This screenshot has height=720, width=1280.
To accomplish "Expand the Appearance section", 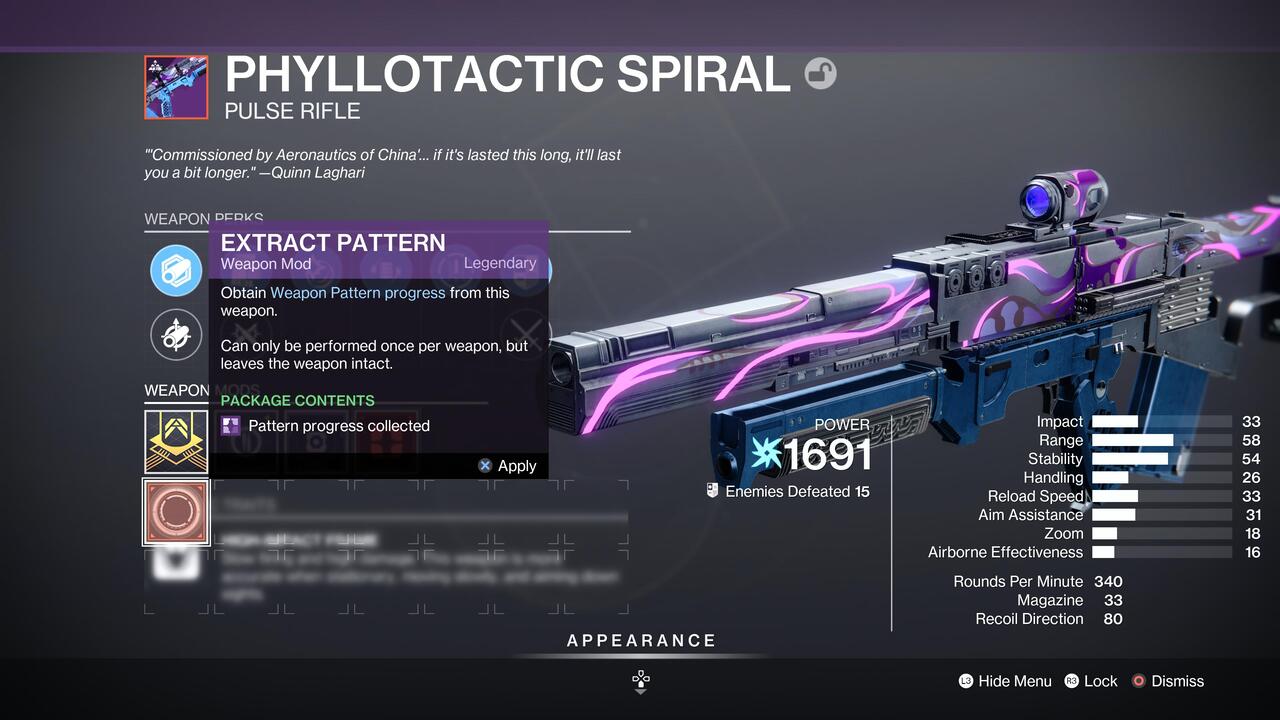I will tap(641, 640).
